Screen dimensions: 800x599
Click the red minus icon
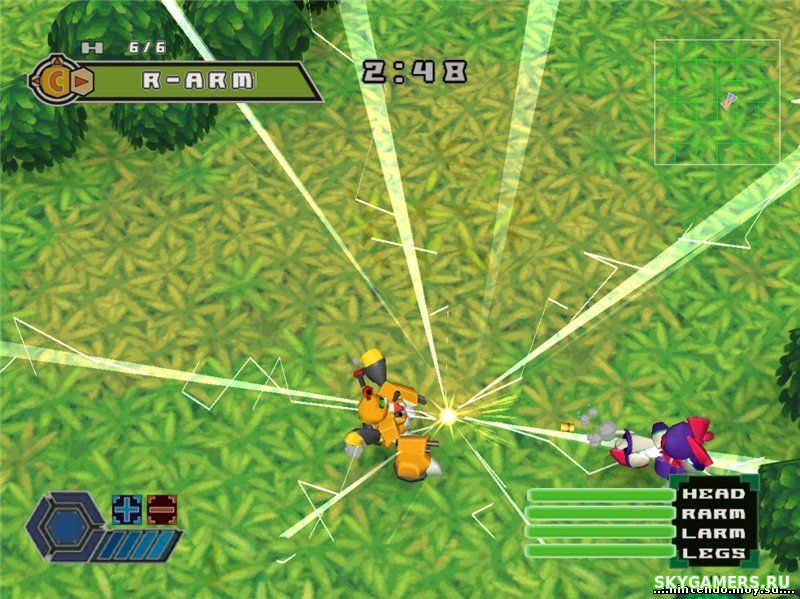click(161, 508)
